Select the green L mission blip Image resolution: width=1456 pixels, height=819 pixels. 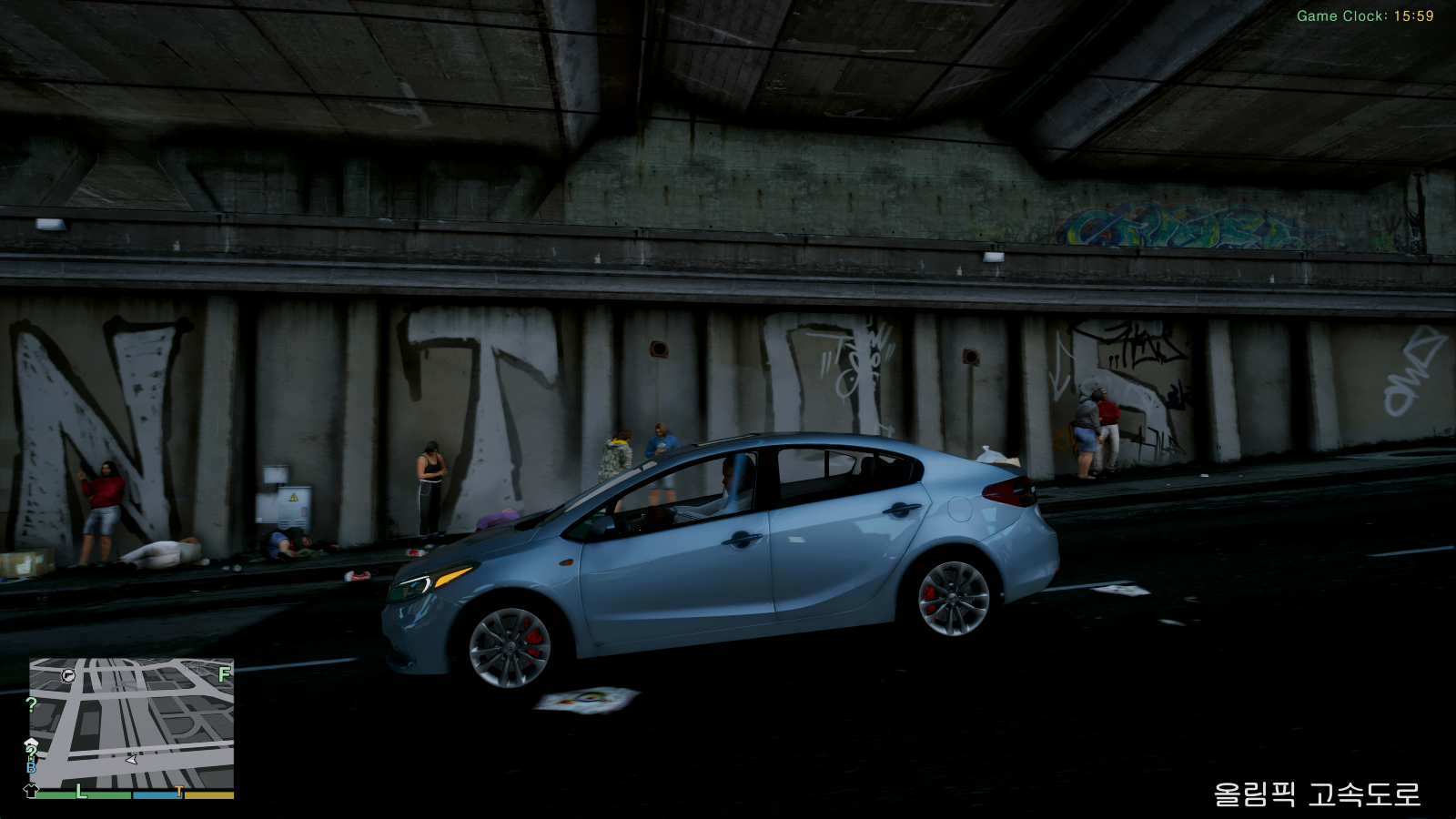point(81,791)
